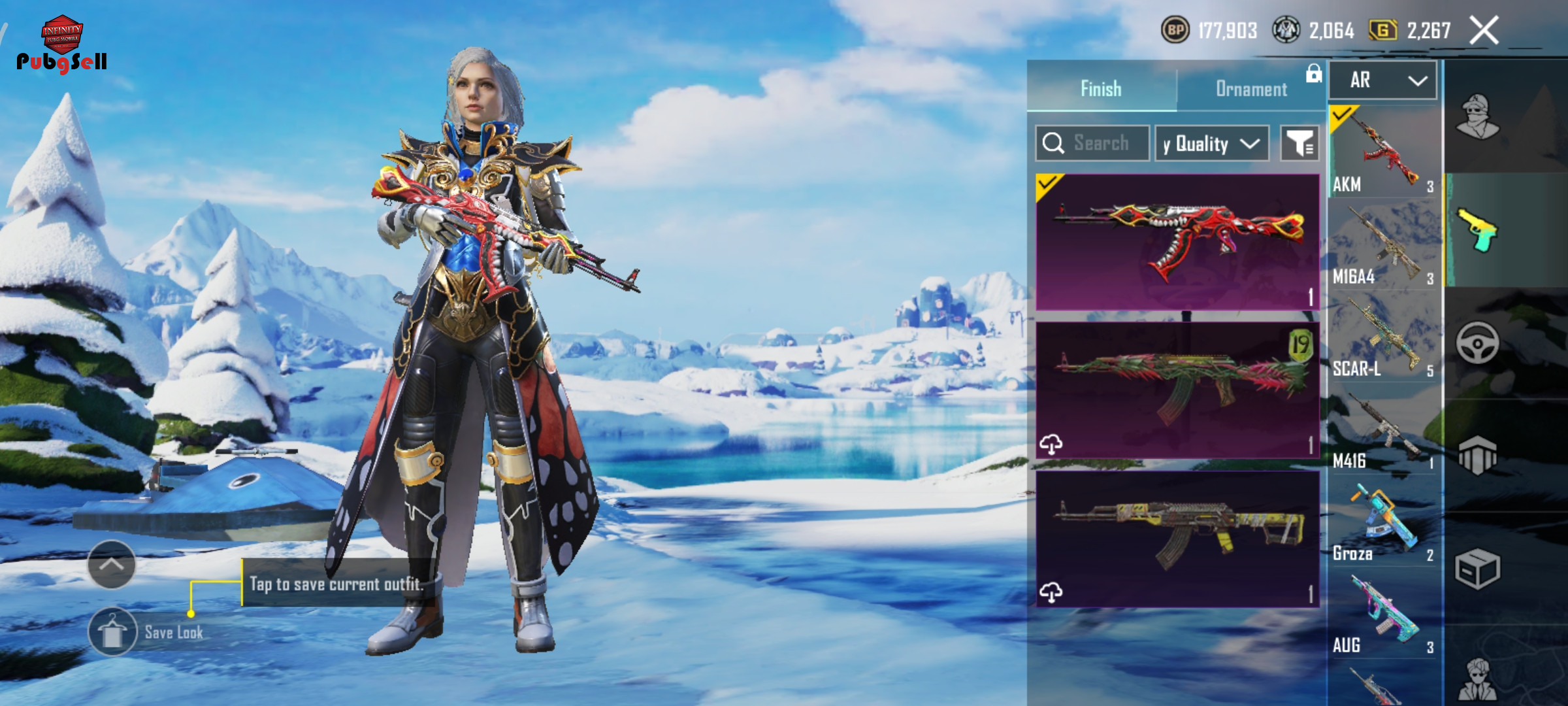
Task: Close the inventory screen with the X
Action: (1484, 31)
